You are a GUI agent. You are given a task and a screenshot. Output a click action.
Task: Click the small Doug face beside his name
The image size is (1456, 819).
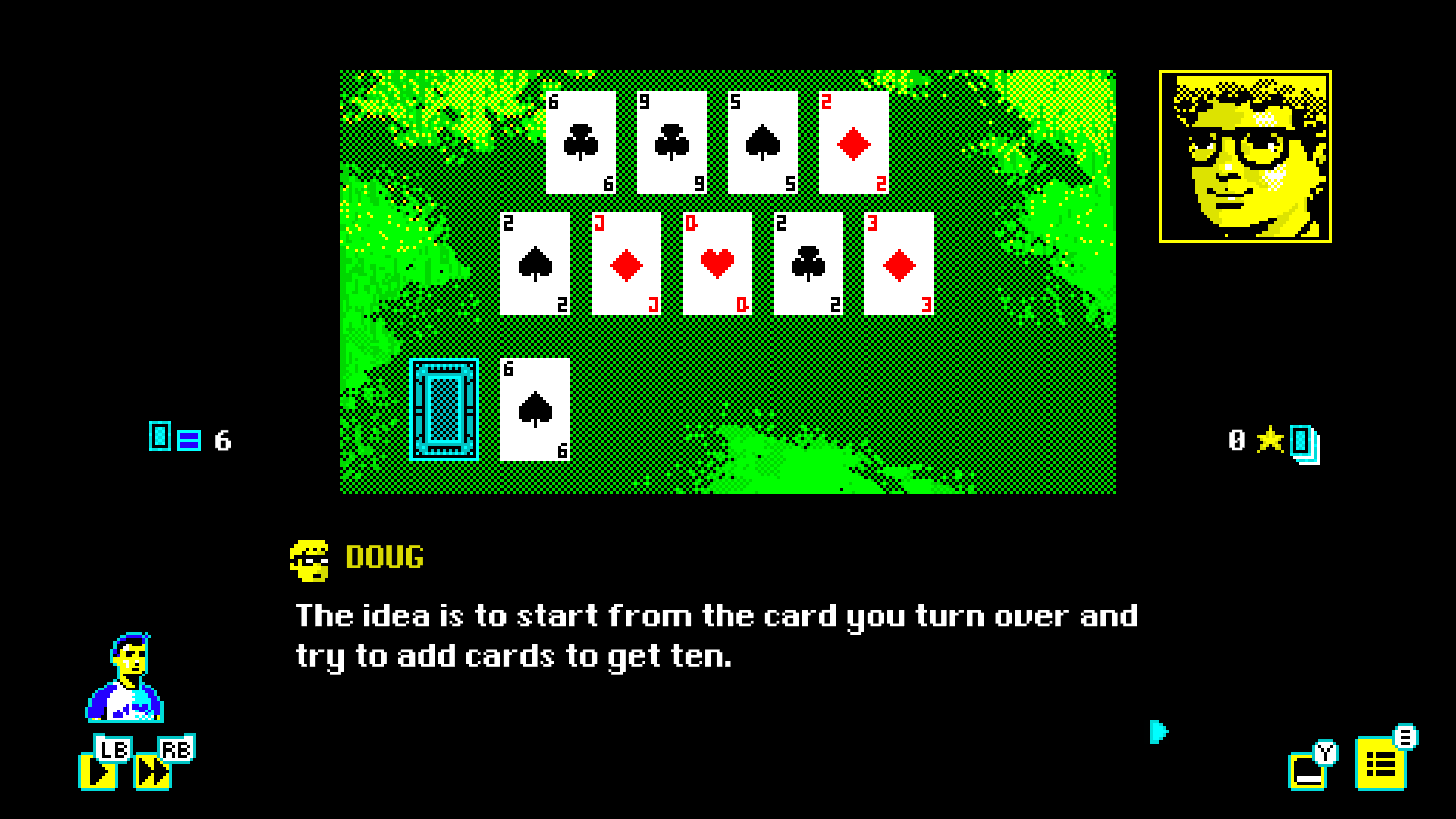coord(309,559)
